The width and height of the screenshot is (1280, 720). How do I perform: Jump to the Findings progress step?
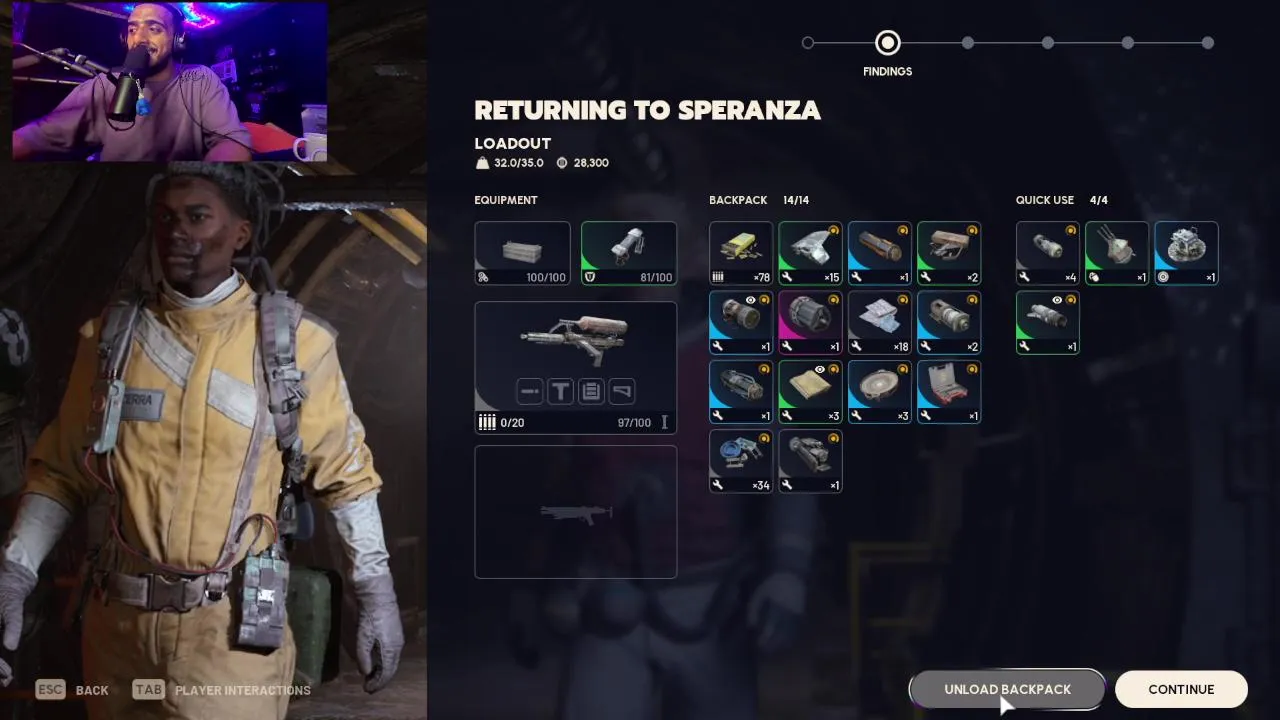tap(887, 43)
